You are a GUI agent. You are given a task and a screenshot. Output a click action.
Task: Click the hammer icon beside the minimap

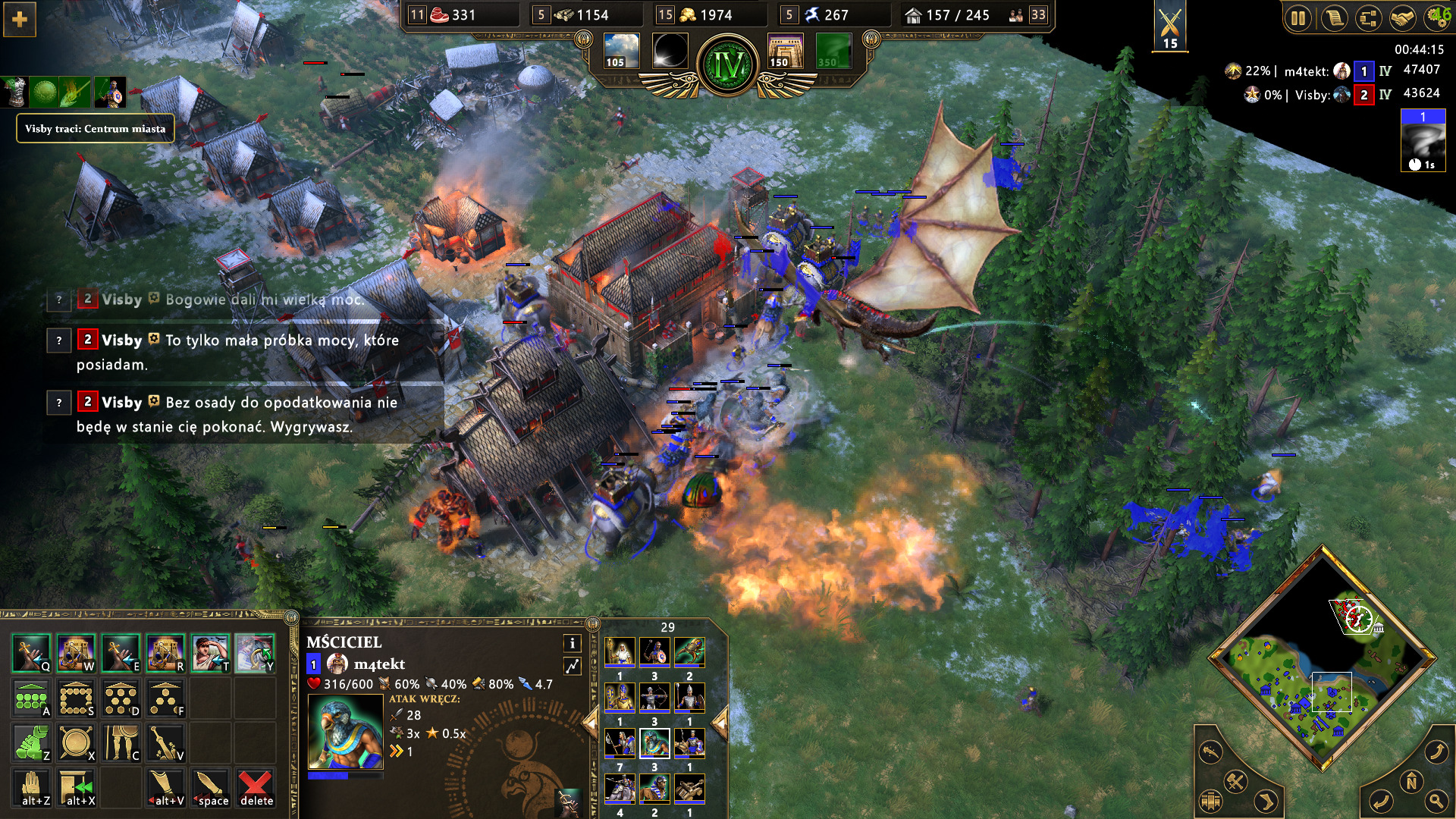click(x=1235, y=781)
